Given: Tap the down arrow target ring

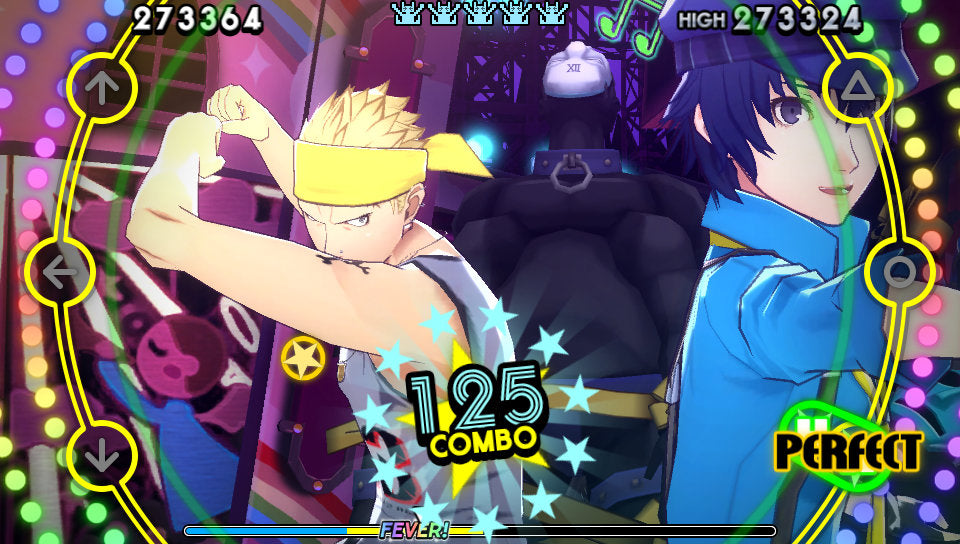Looking at the screenshot, I should click(x=101, y=456).
